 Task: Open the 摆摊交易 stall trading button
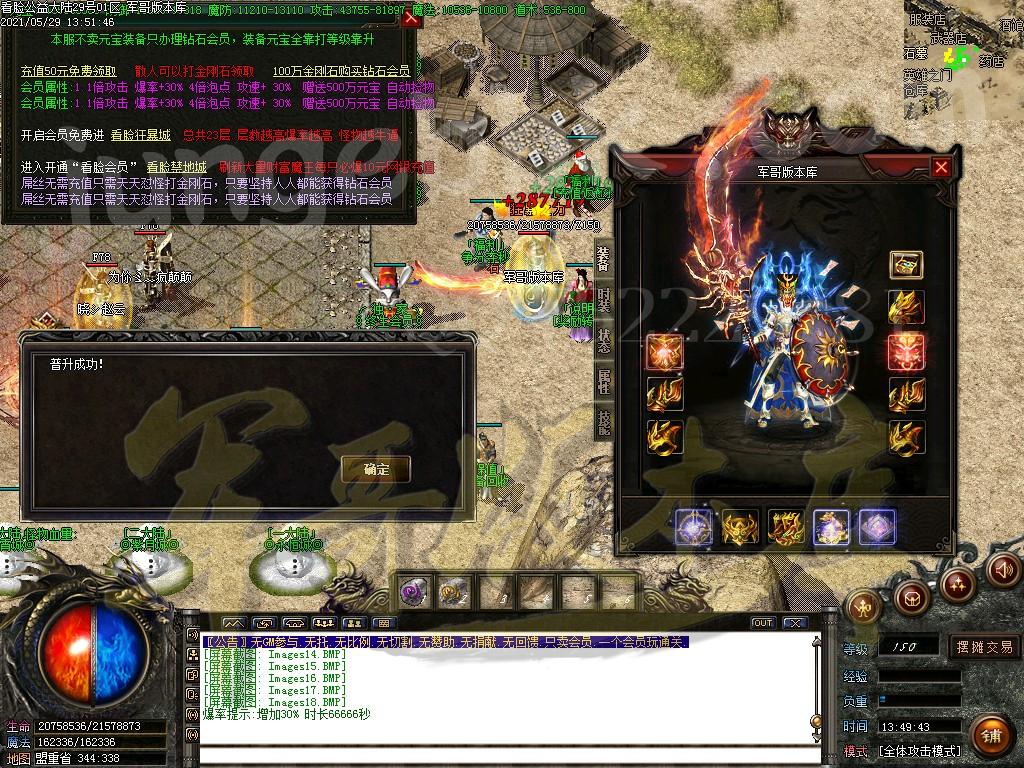coord(984,647)
